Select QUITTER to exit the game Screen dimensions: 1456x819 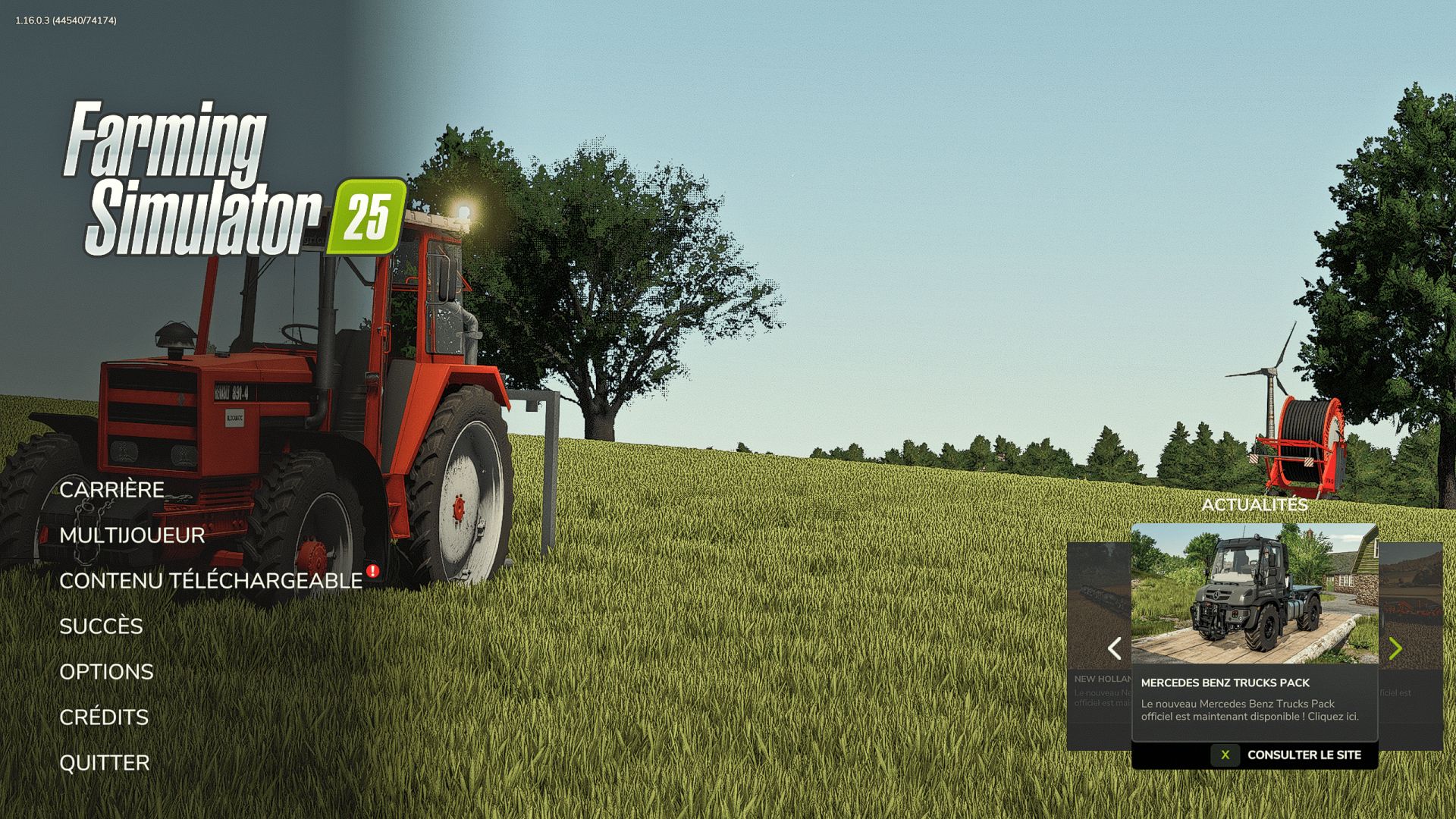[x=105, y=762]
